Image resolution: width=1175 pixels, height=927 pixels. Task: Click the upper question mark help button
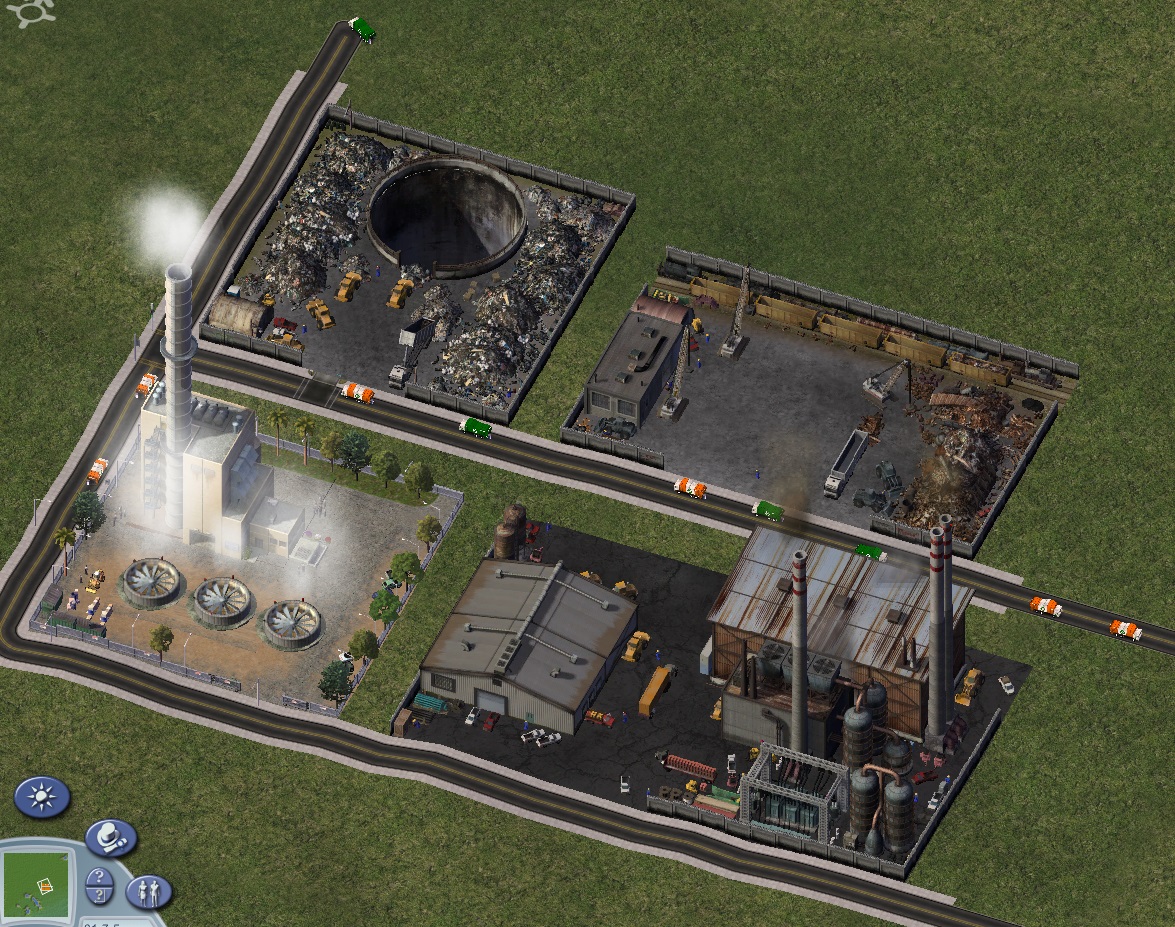99,879
